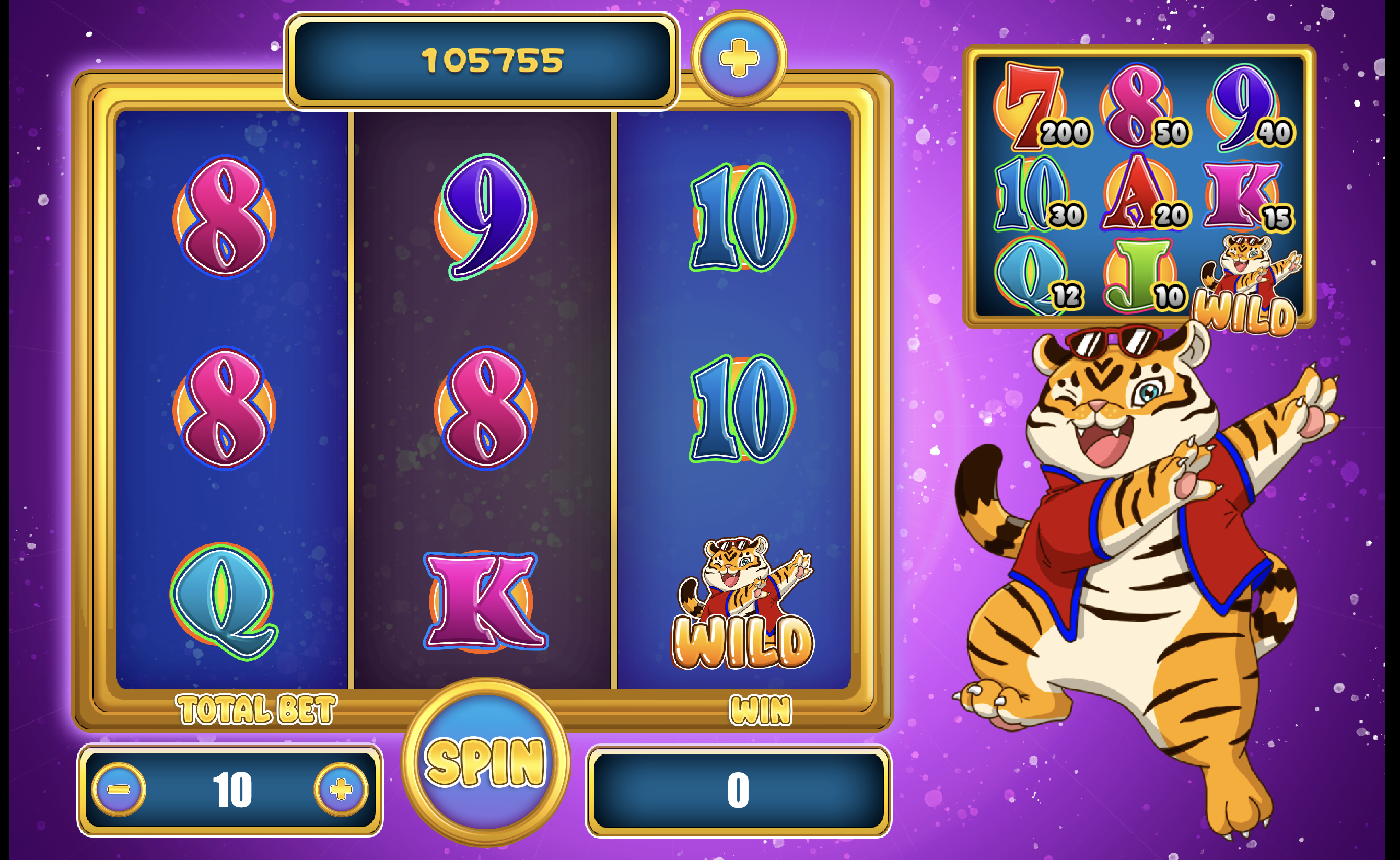Open the paytable panel

(x=1139, y=186)
